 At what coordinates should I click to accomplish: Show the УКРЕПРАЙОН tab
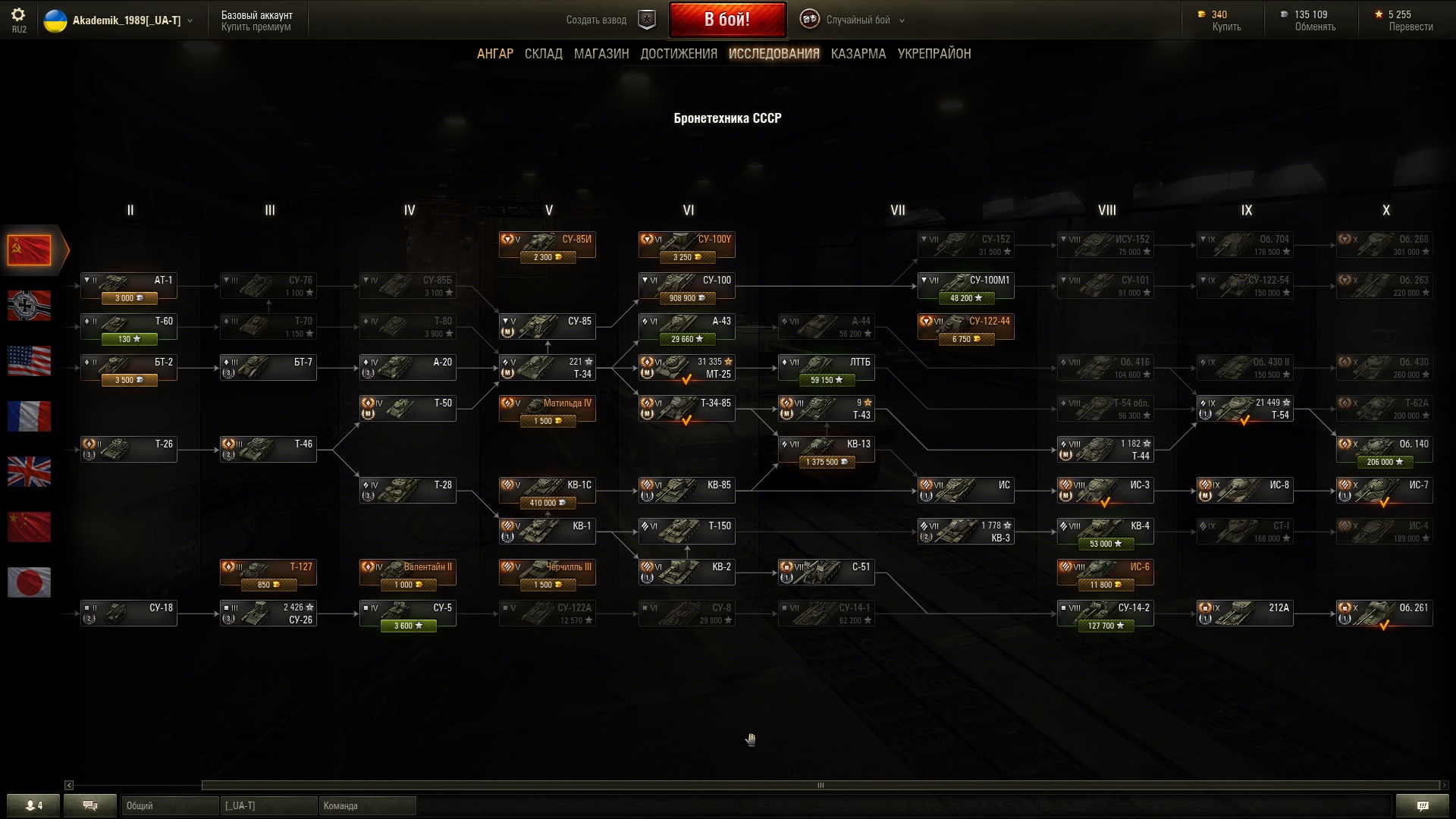coord(934,54)
